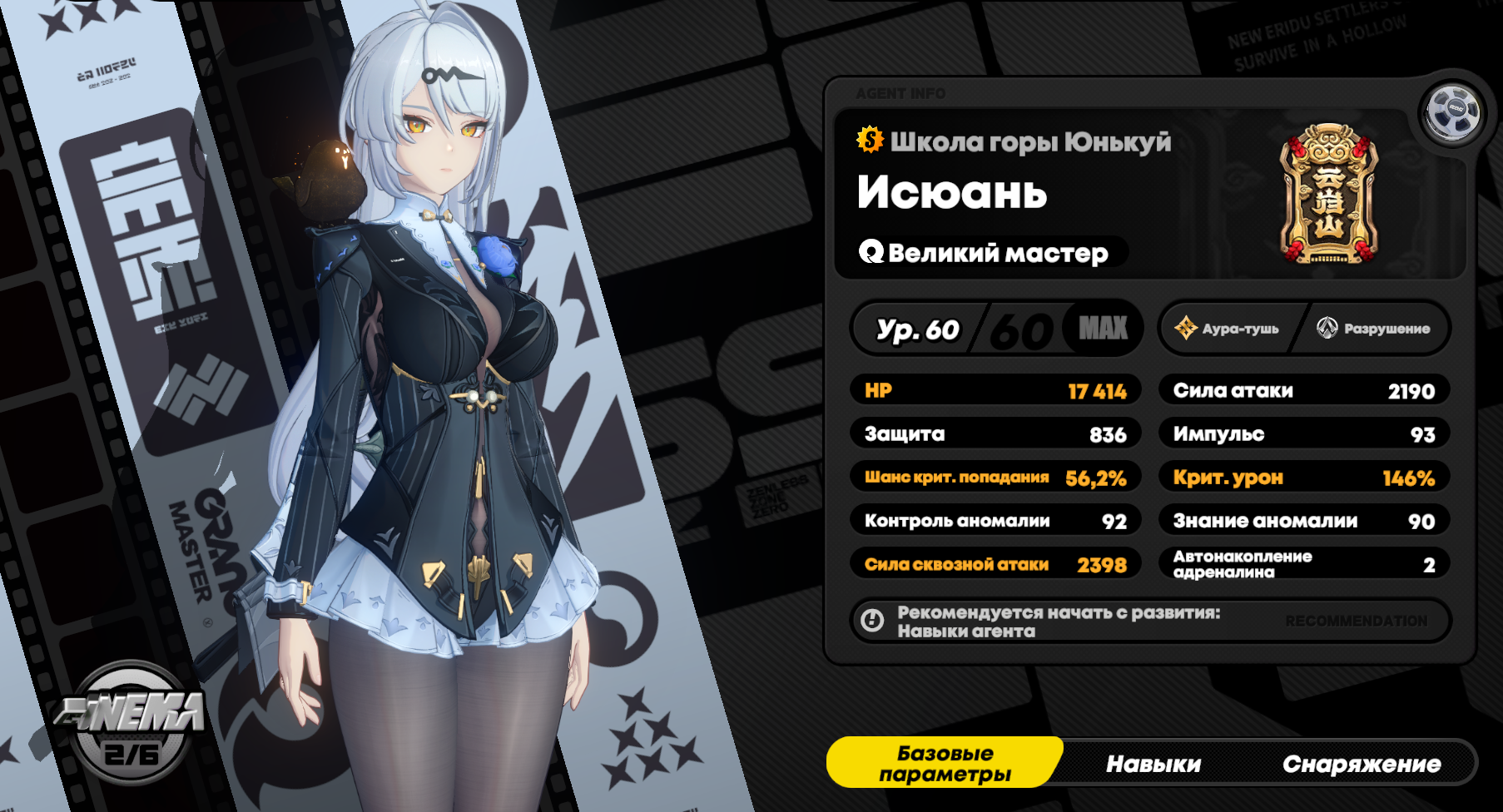Viewport: 1503px width, 812px height.
Task: Click the recommendation exclamation icon
Action: pos(873,620)
